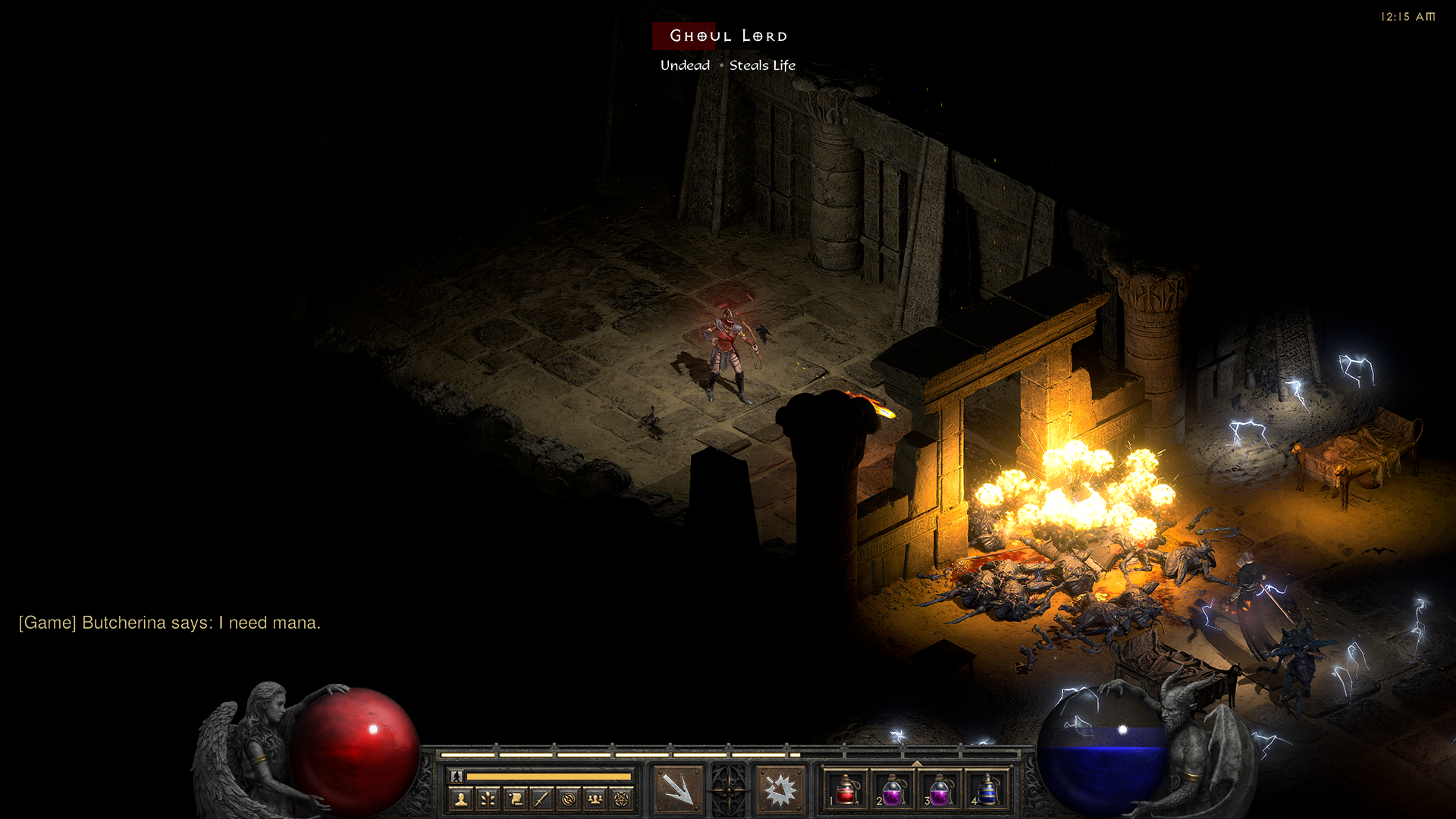Open the game menu pentagram icon
The width and height of the screenshot is (1456, 819).
(x=622, y=799)
